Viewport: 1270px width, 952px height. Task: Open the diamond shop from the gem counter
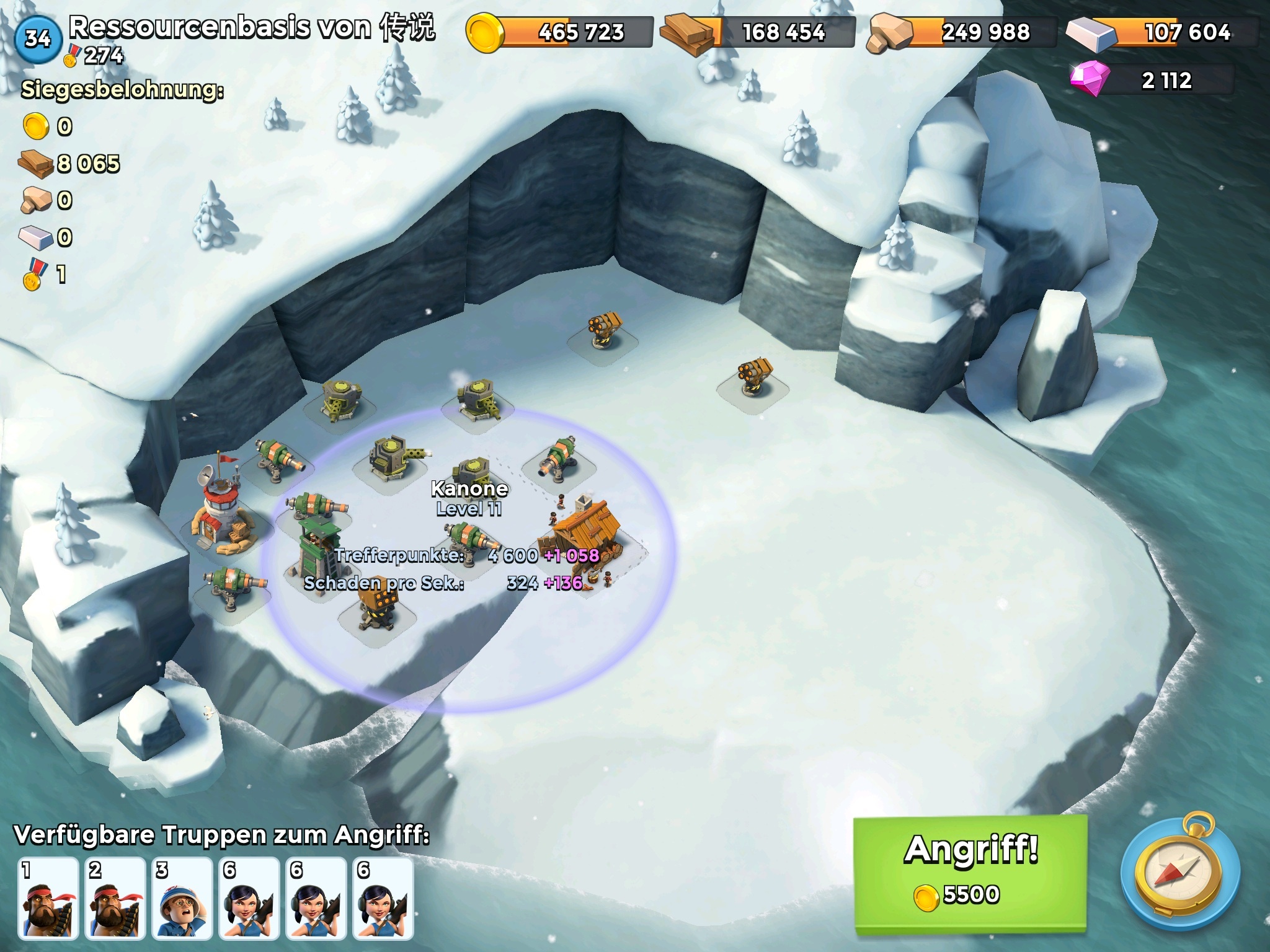pyautogui.click(x=1152, y=80)
